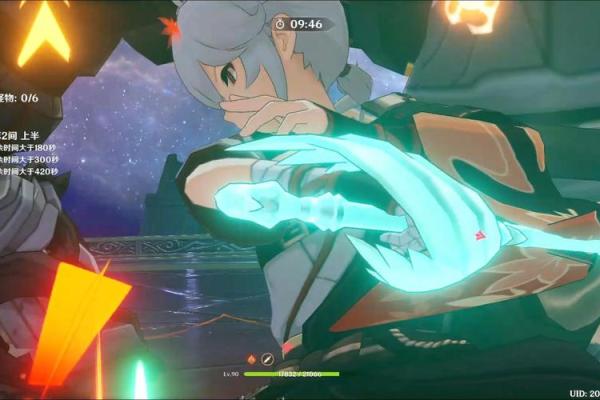Click the flame status icon above health bar
This screenshot has height=400, width=600.
251,358
